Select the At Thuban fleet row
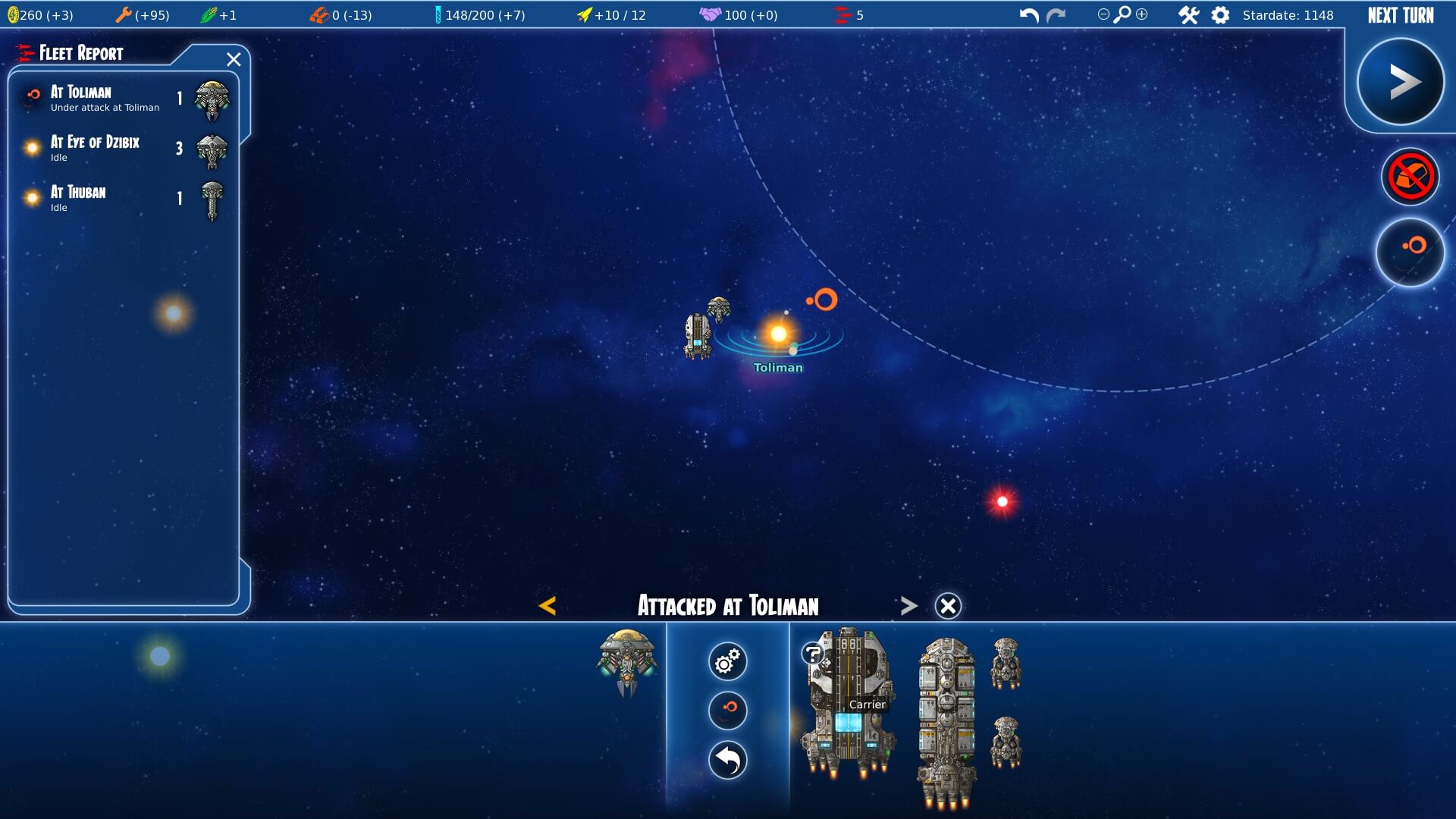Image resolution: width=1456 pixels, height=819 pixels. 121,199
